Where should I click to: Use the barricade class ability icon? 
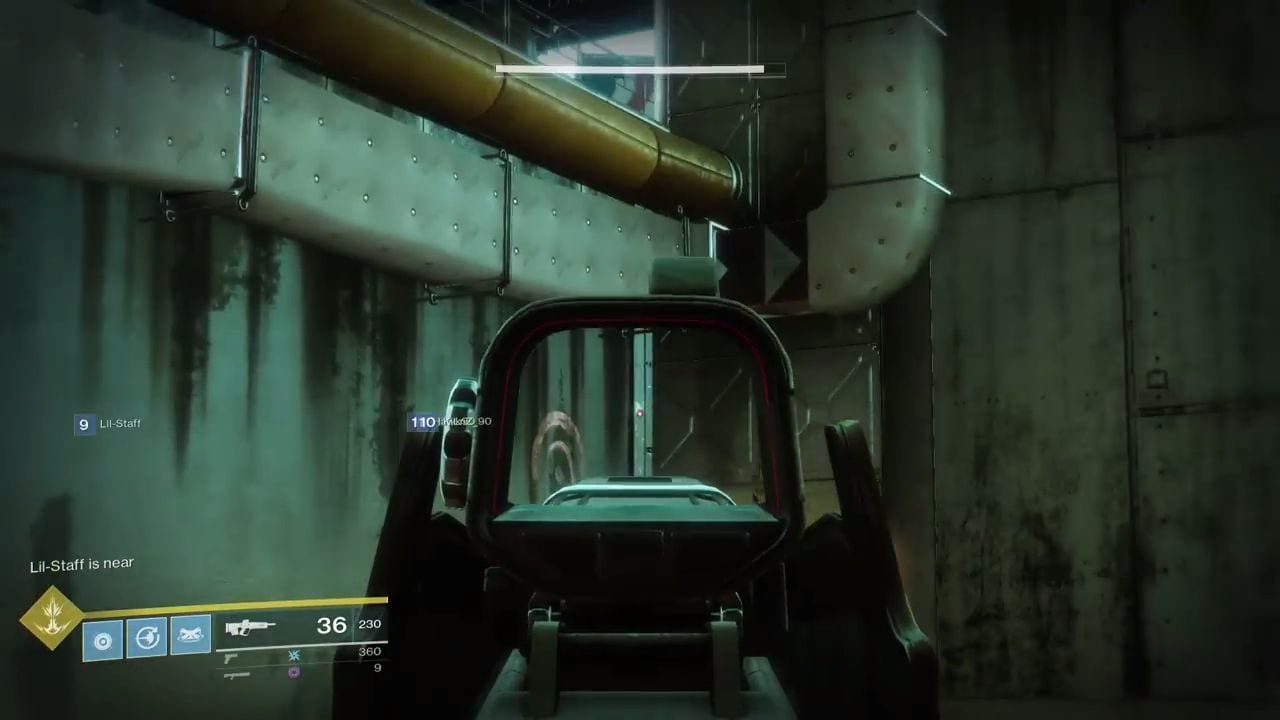(x=190, y=635)
